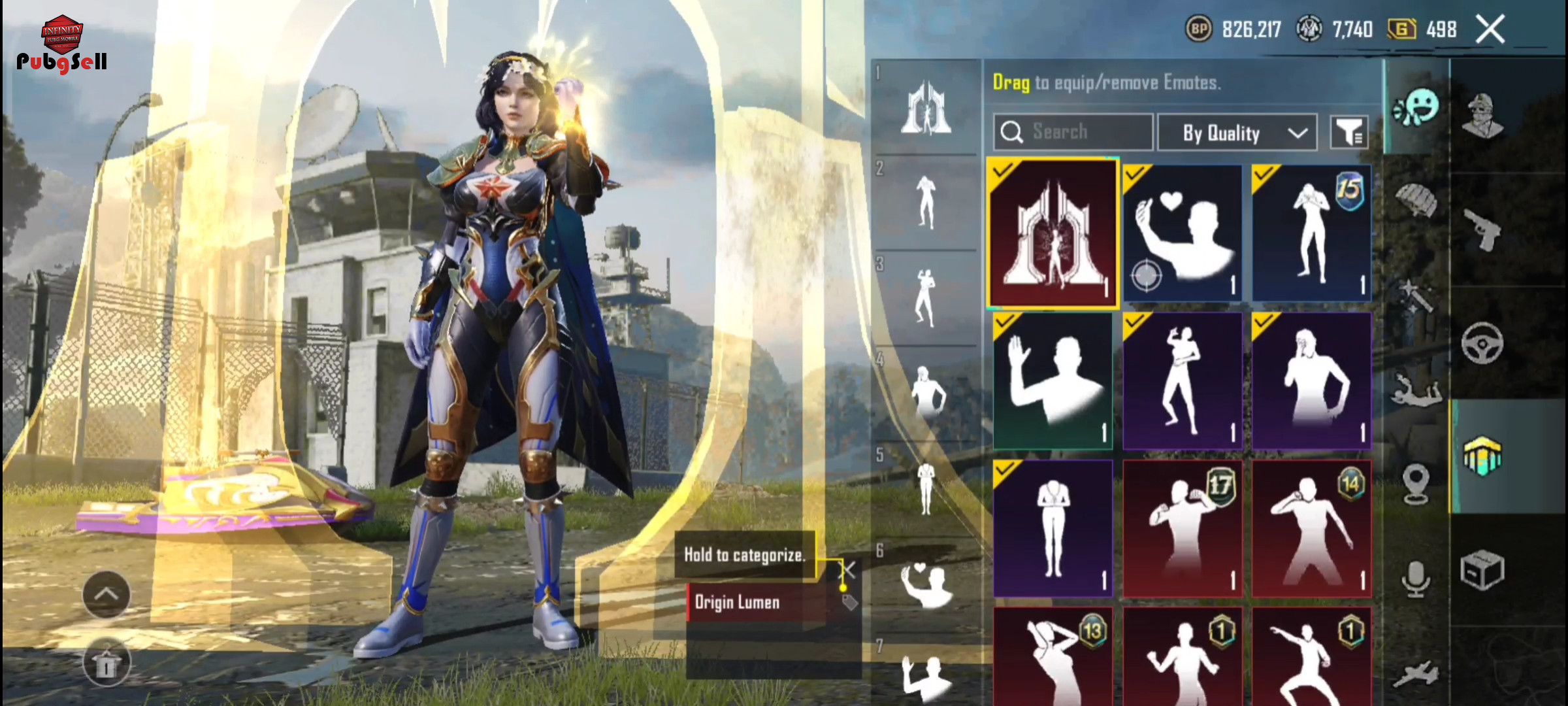Select the emote tile with badge 15
1568x706 pixels.
coord(1311,233)
